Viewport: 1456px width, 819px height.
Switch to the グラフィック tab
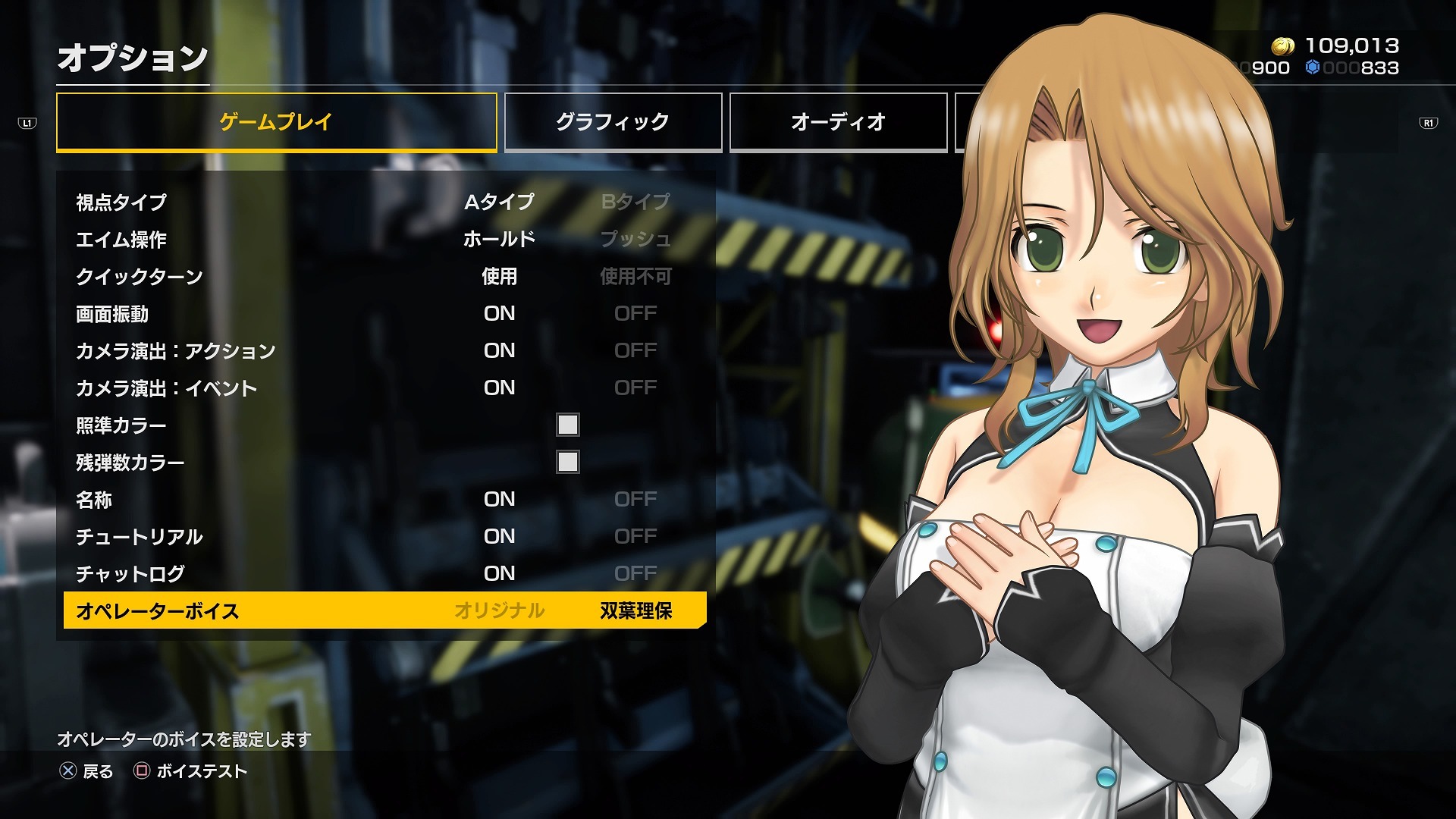[613, 122]
